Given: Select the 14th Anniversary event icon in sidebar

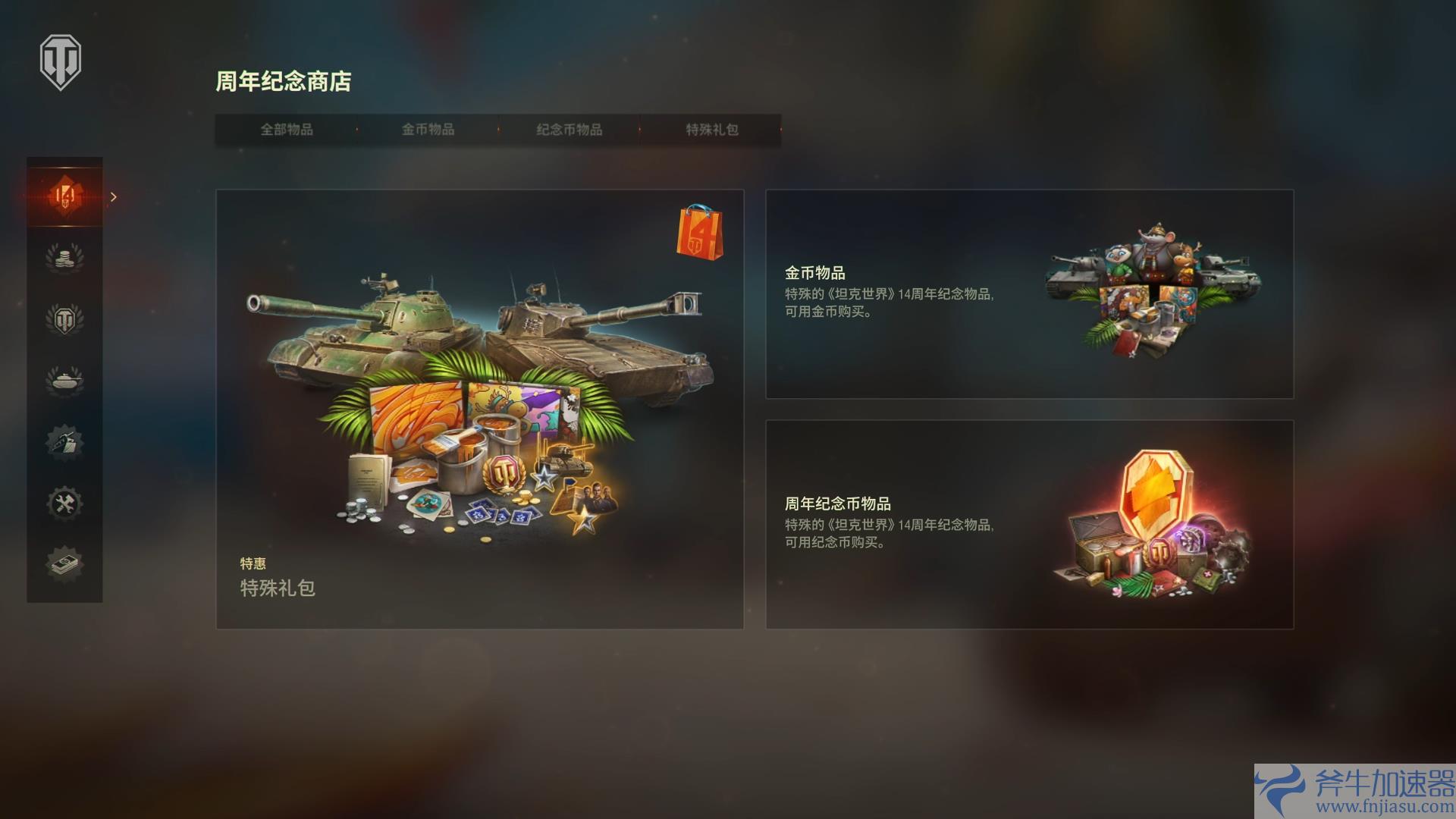Looking at the screenshot, I should coord(64,196).
